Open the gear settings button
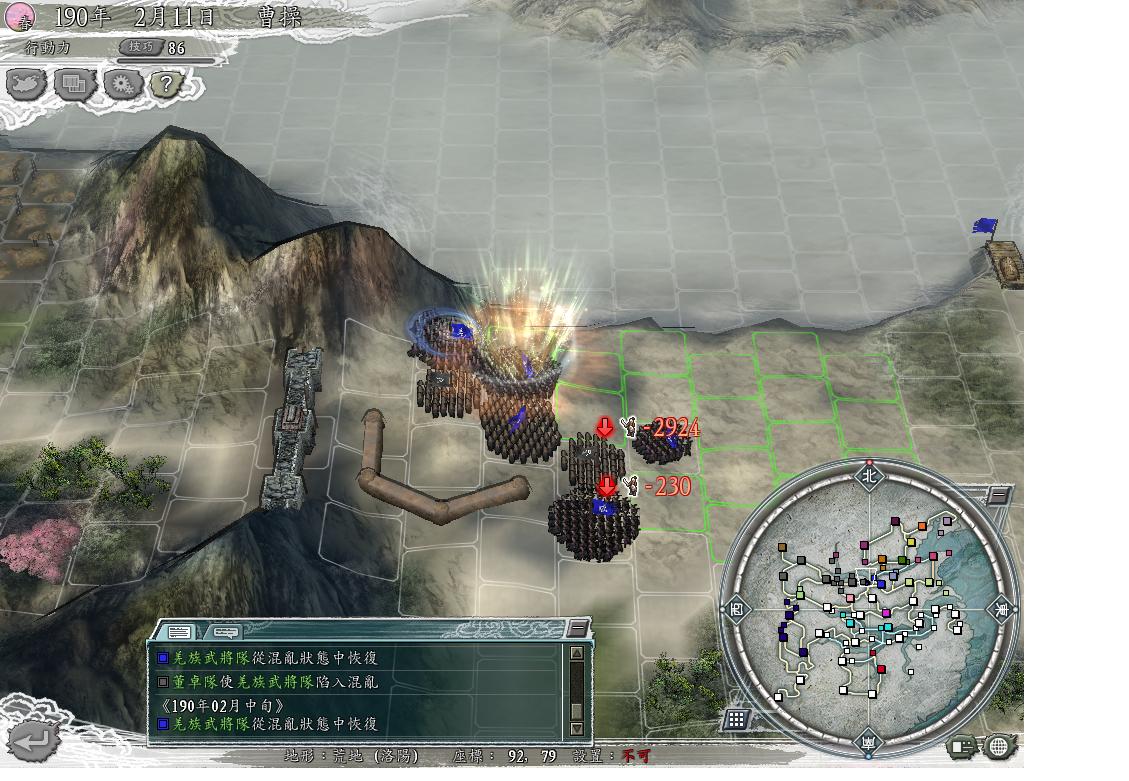 (122, 85)
